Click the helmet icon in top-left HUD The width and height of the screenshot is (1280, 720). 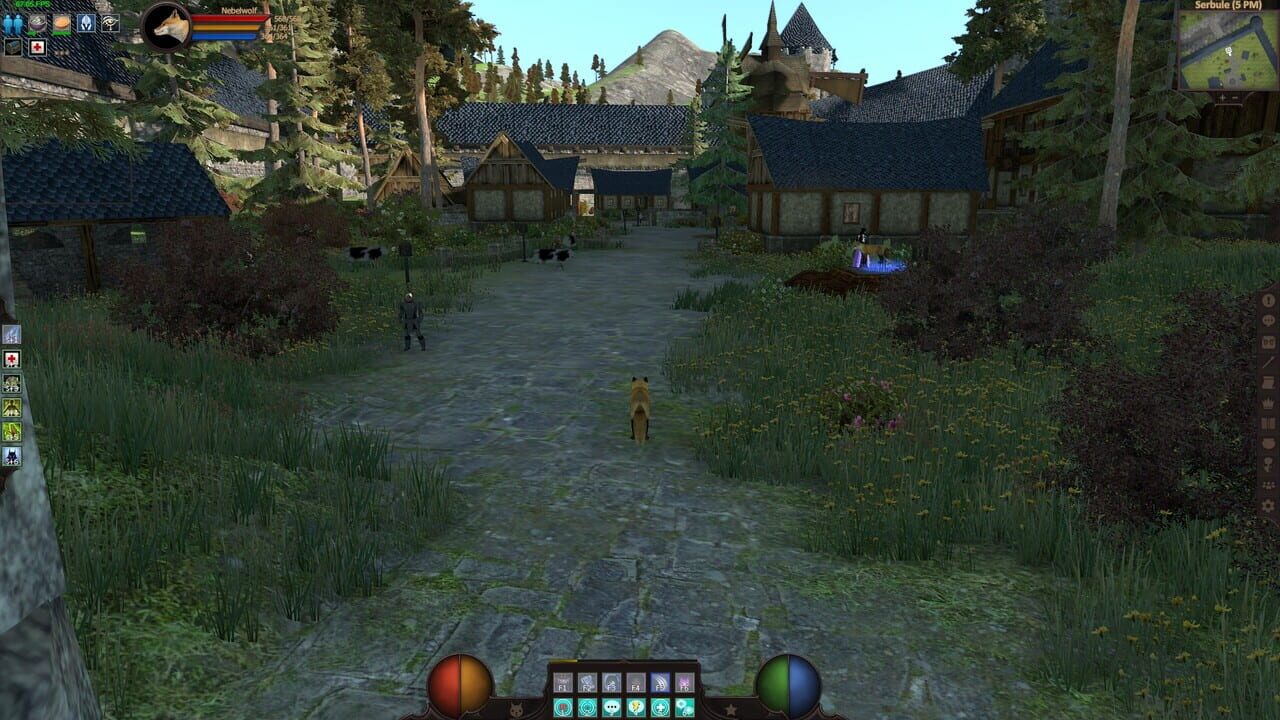click(x=86, y=23)
